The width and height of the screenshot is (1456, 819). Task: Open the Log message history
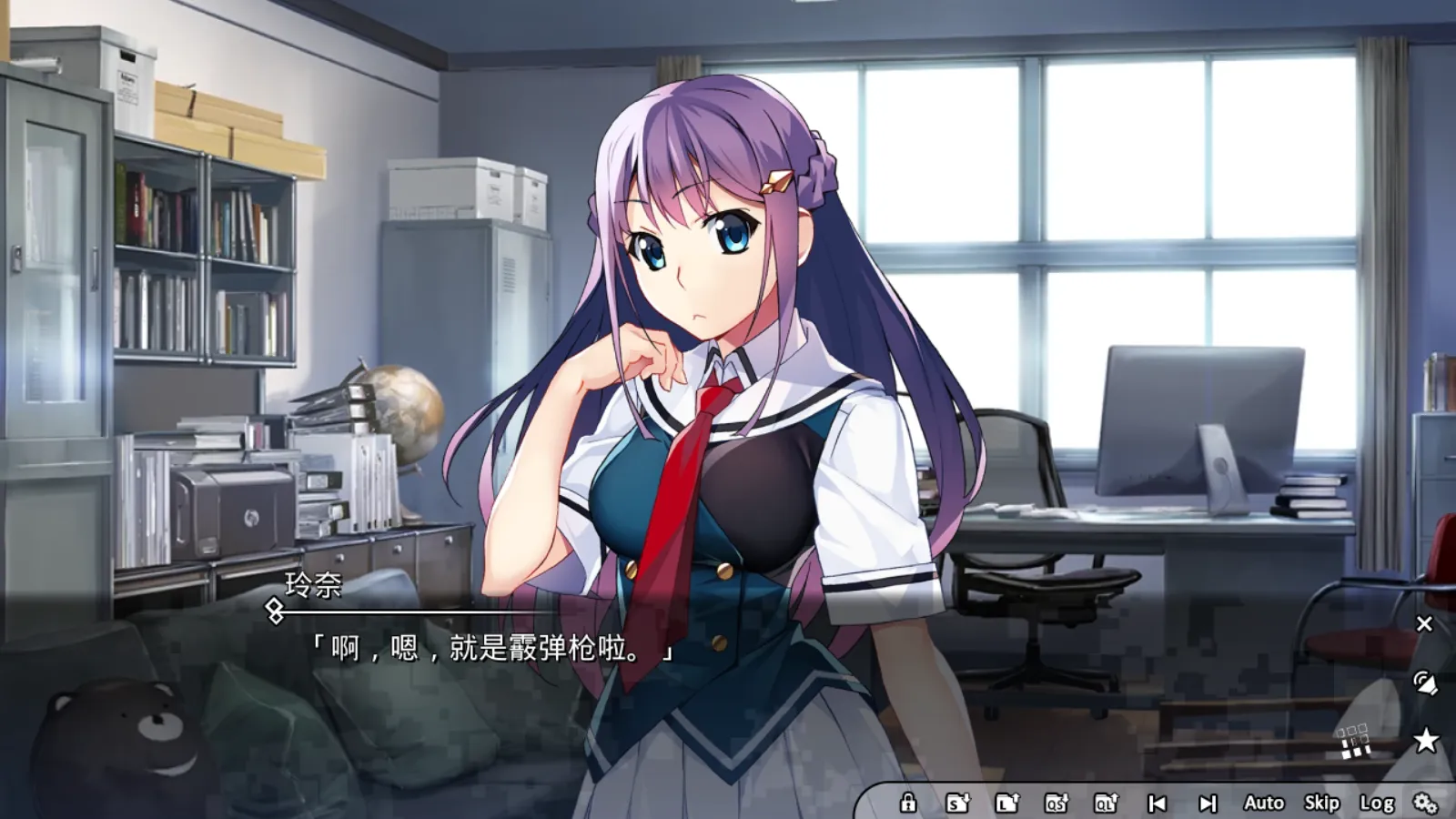click(x=1378, y=804)
